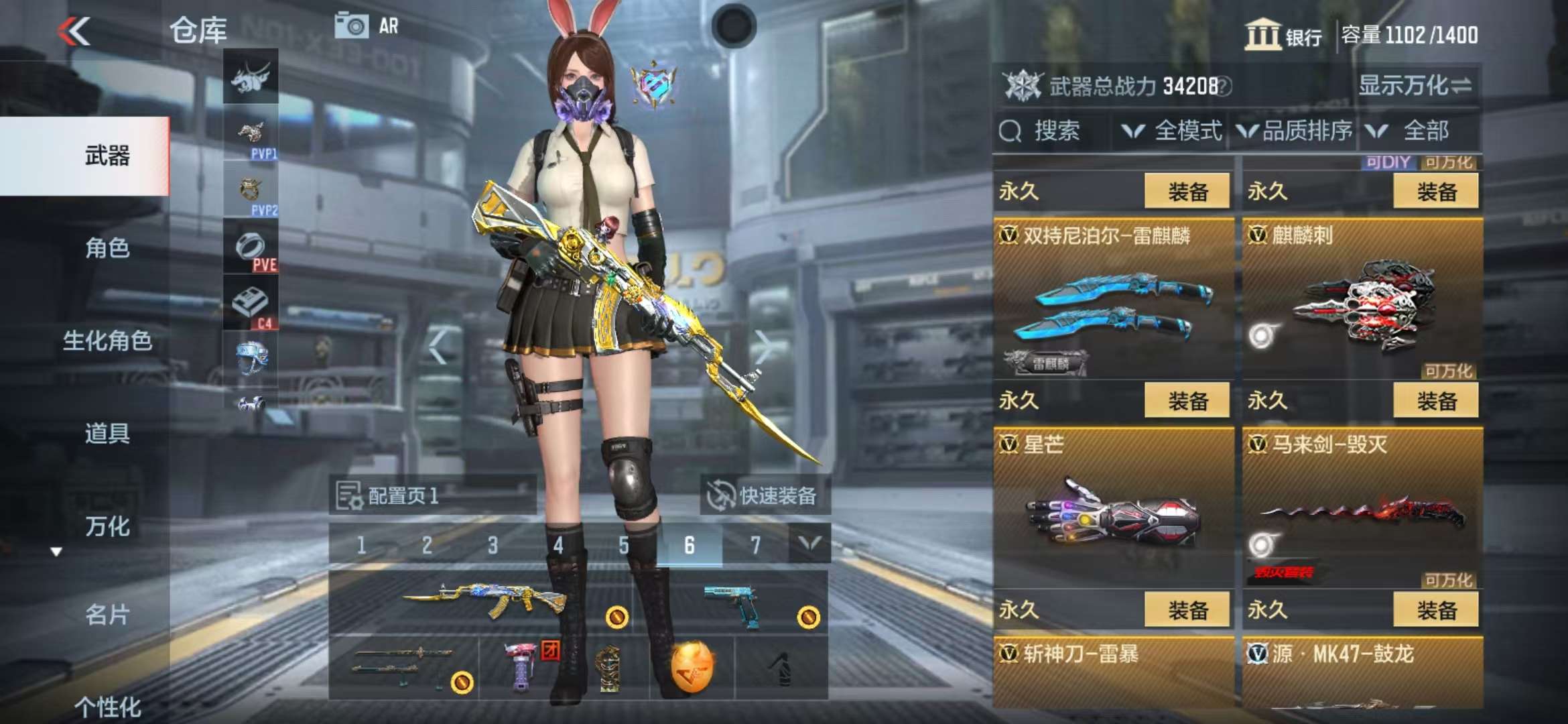1568x724 pixels.
Task: Open the 名片 name card category
Action: [107, 614]
